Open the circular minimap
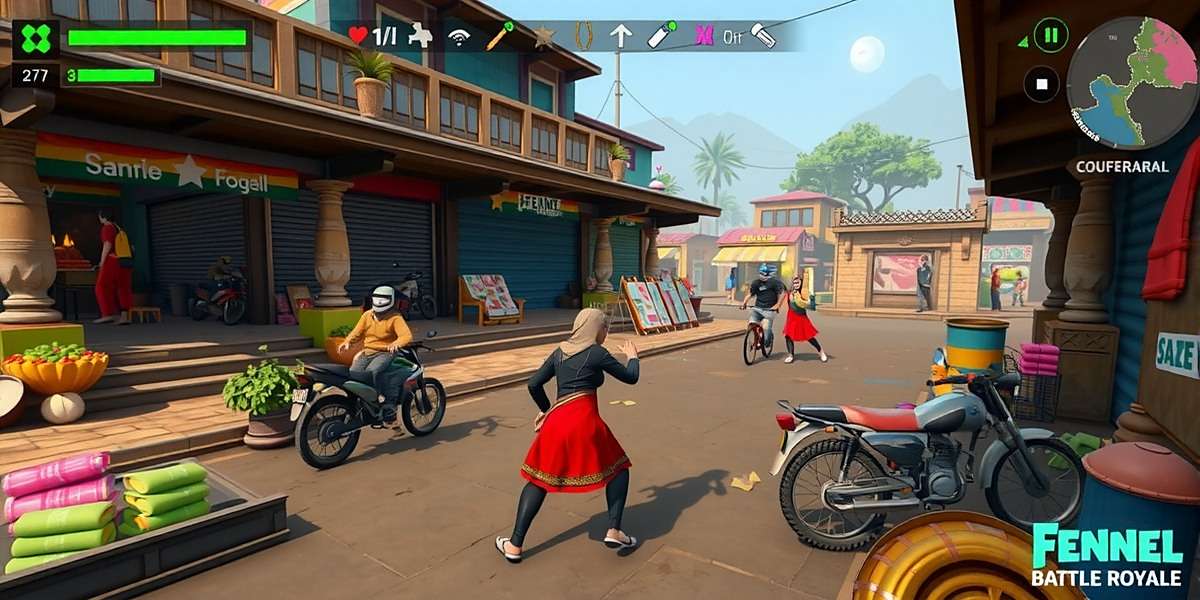 (x=1131, y=83)
